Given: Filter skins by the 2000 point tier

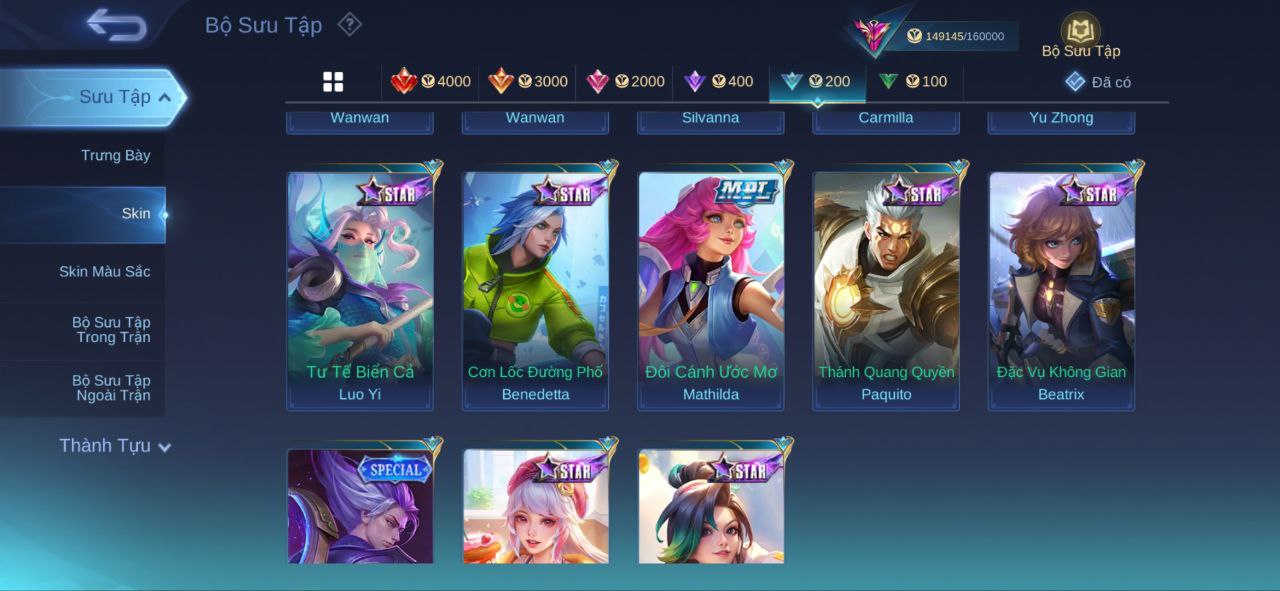Looking at the screenshot, I should point(625,82).
